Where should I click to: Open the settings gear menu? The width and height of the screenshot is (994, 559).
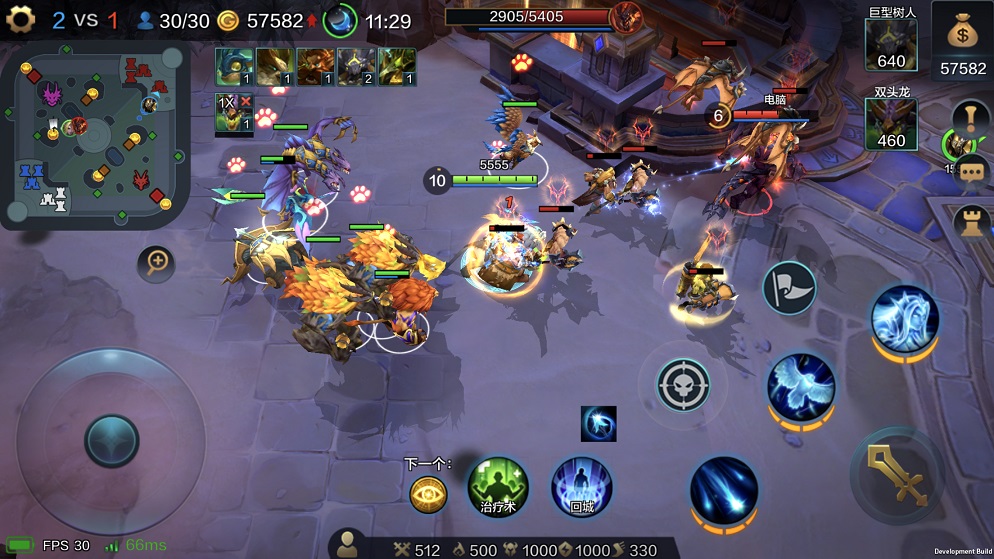click(x=20, y=20)
